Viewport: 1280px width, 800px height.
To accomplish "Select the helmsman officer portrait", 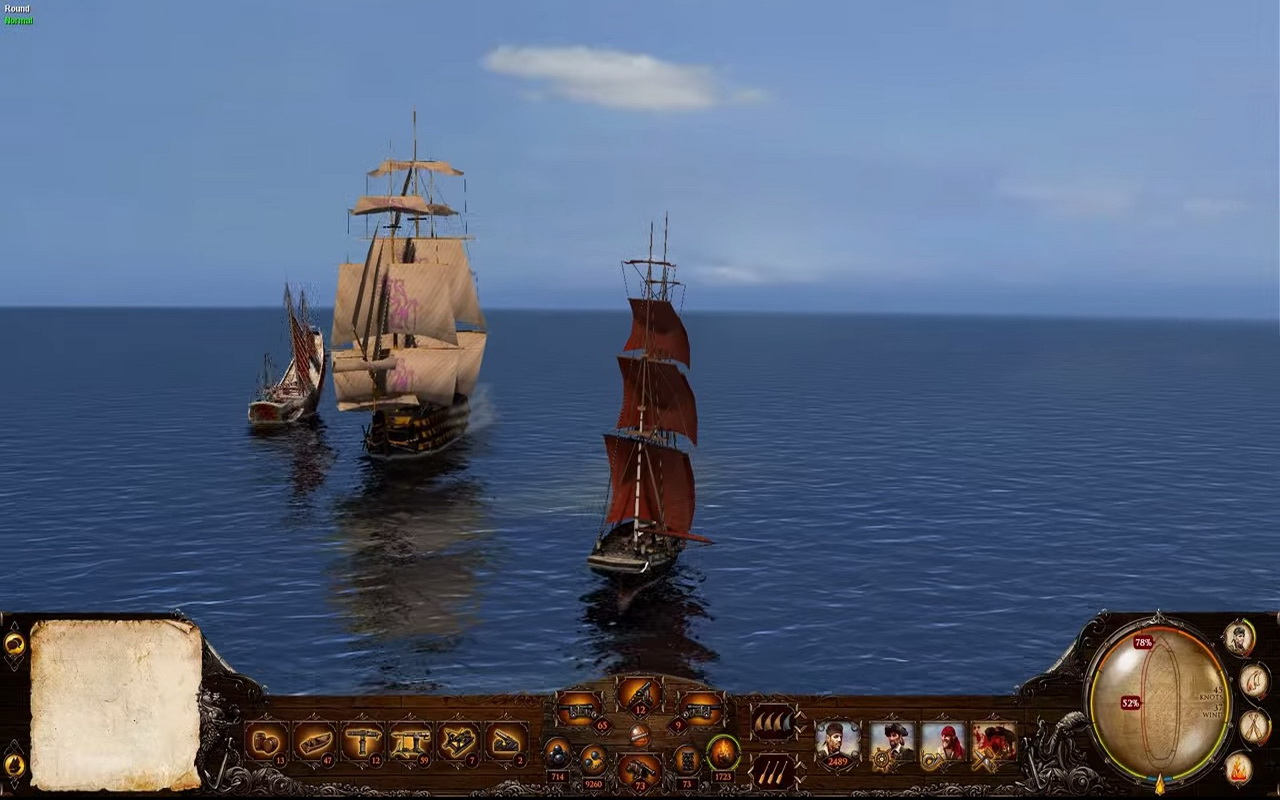I will pos(891,744).
